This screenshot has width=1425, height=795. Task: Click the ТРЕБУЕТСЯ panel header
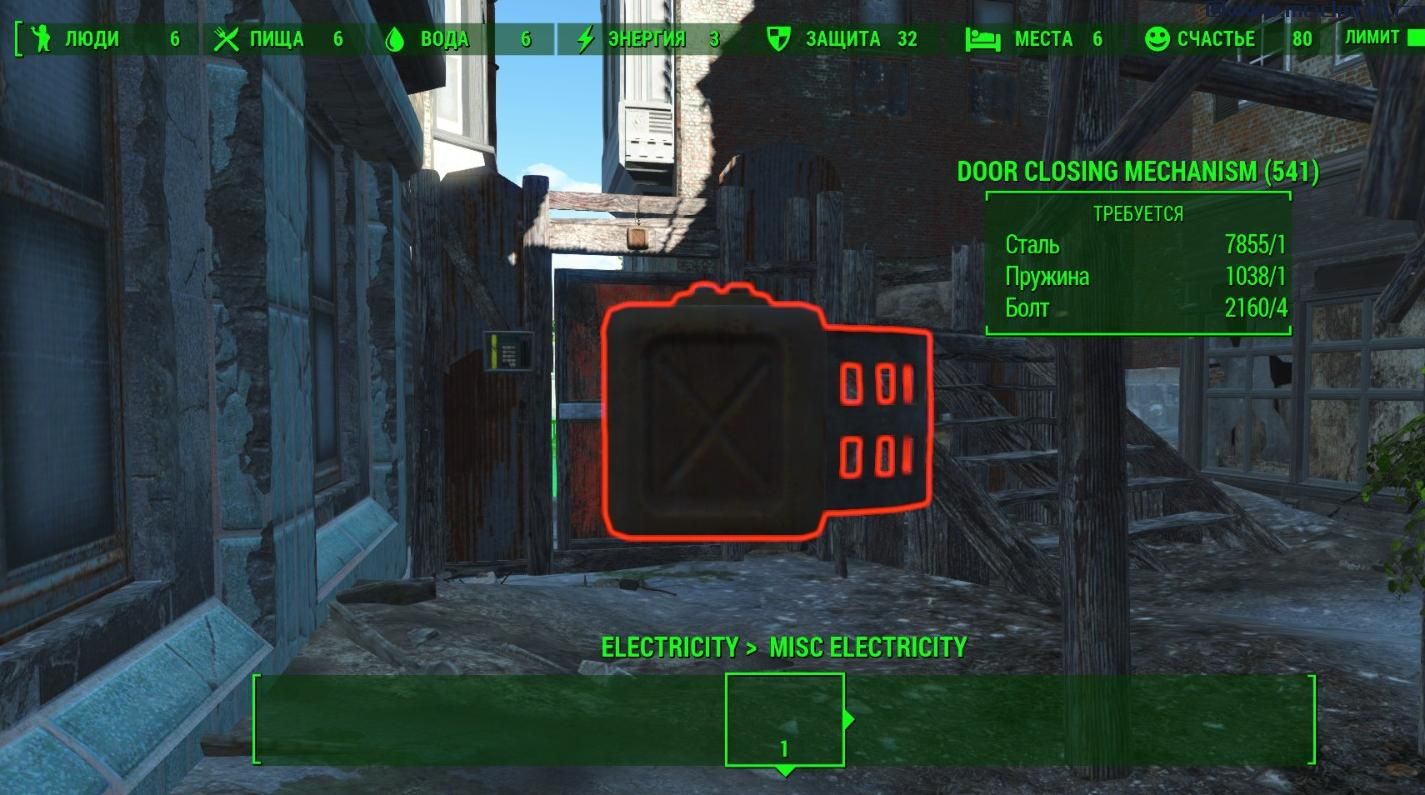tap(1139, 213)
